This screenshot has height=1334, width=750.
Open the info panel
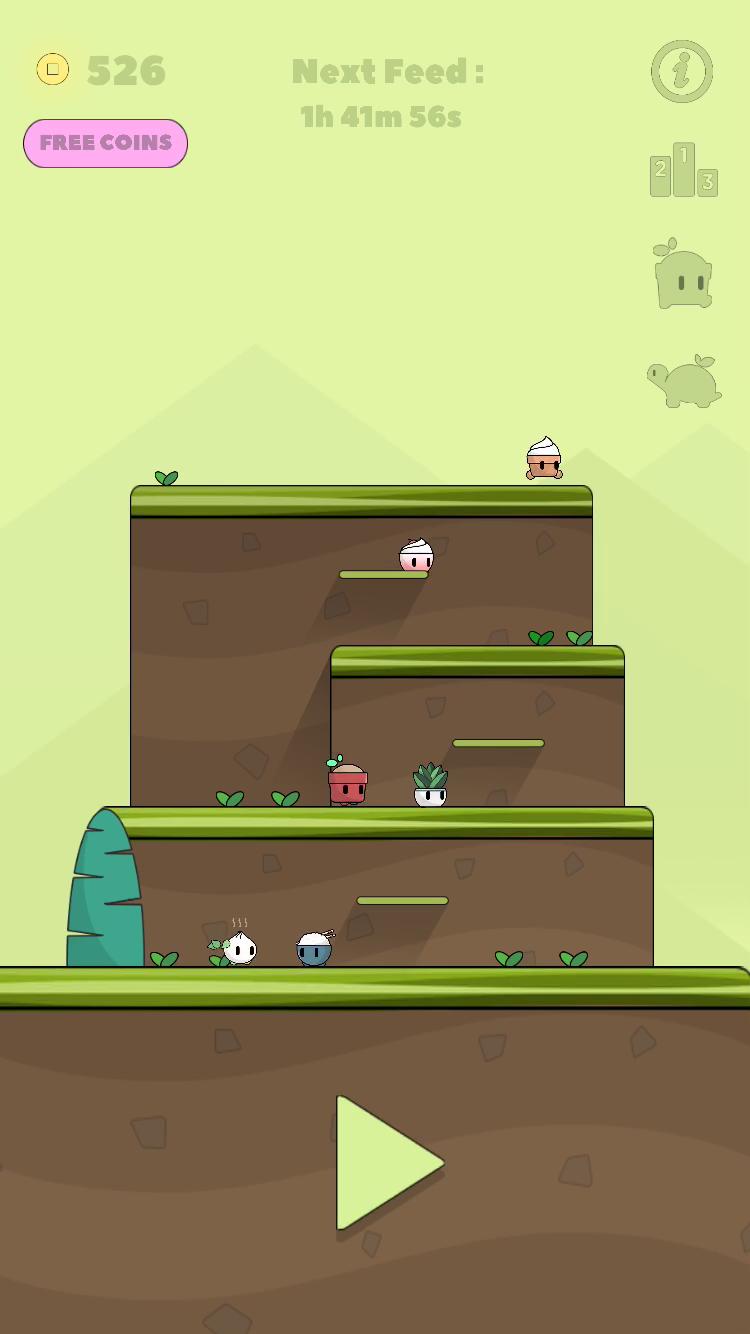682,71
